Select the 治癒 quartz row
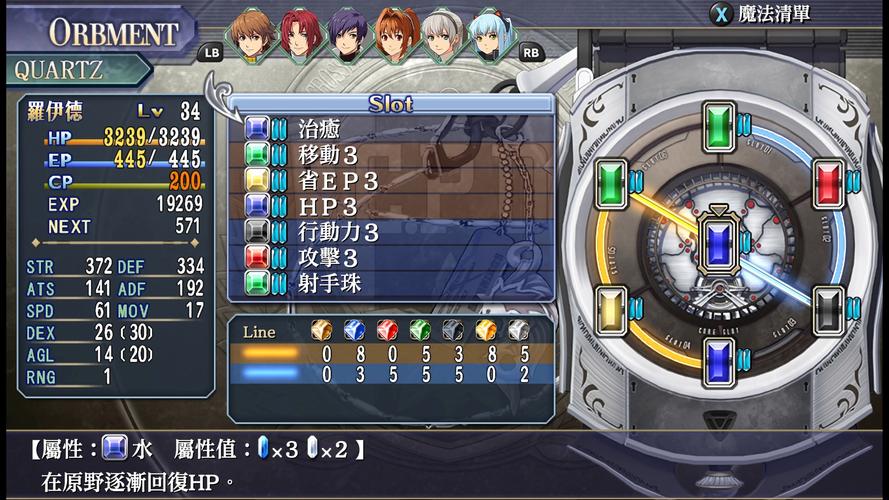Viewport: 889px width, 500px height. 390,127
